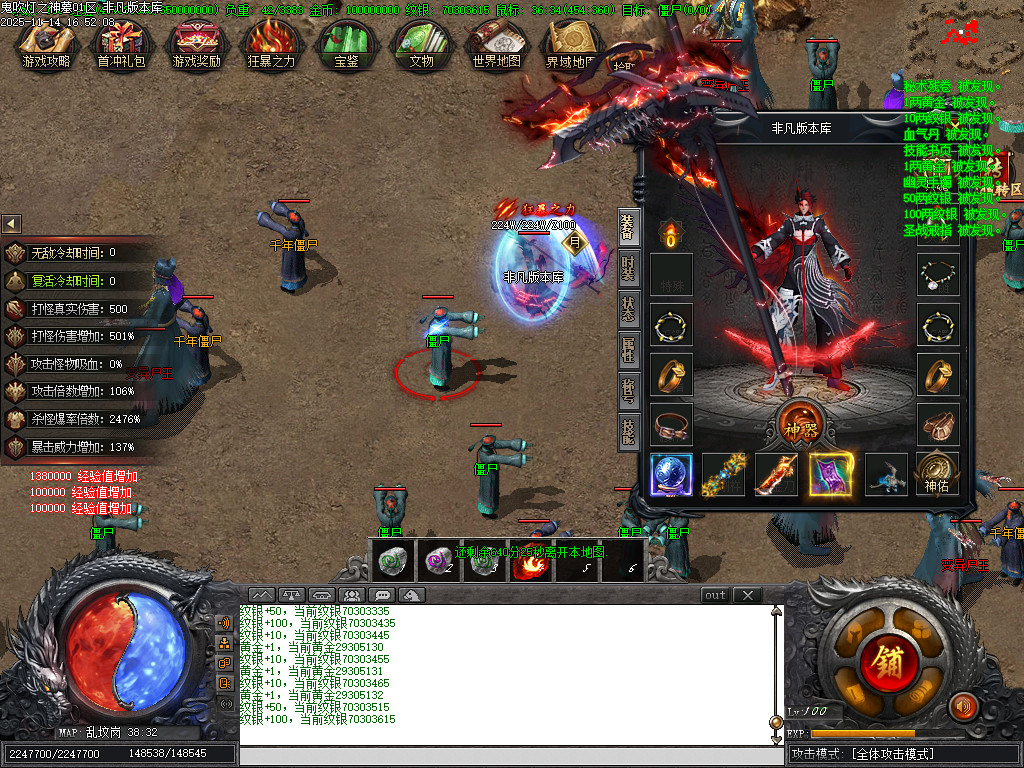The height and width of the screenshot is (768, 1024).
Task: Switch to the 属性 attributes tab
Action: tap(628, 350)
